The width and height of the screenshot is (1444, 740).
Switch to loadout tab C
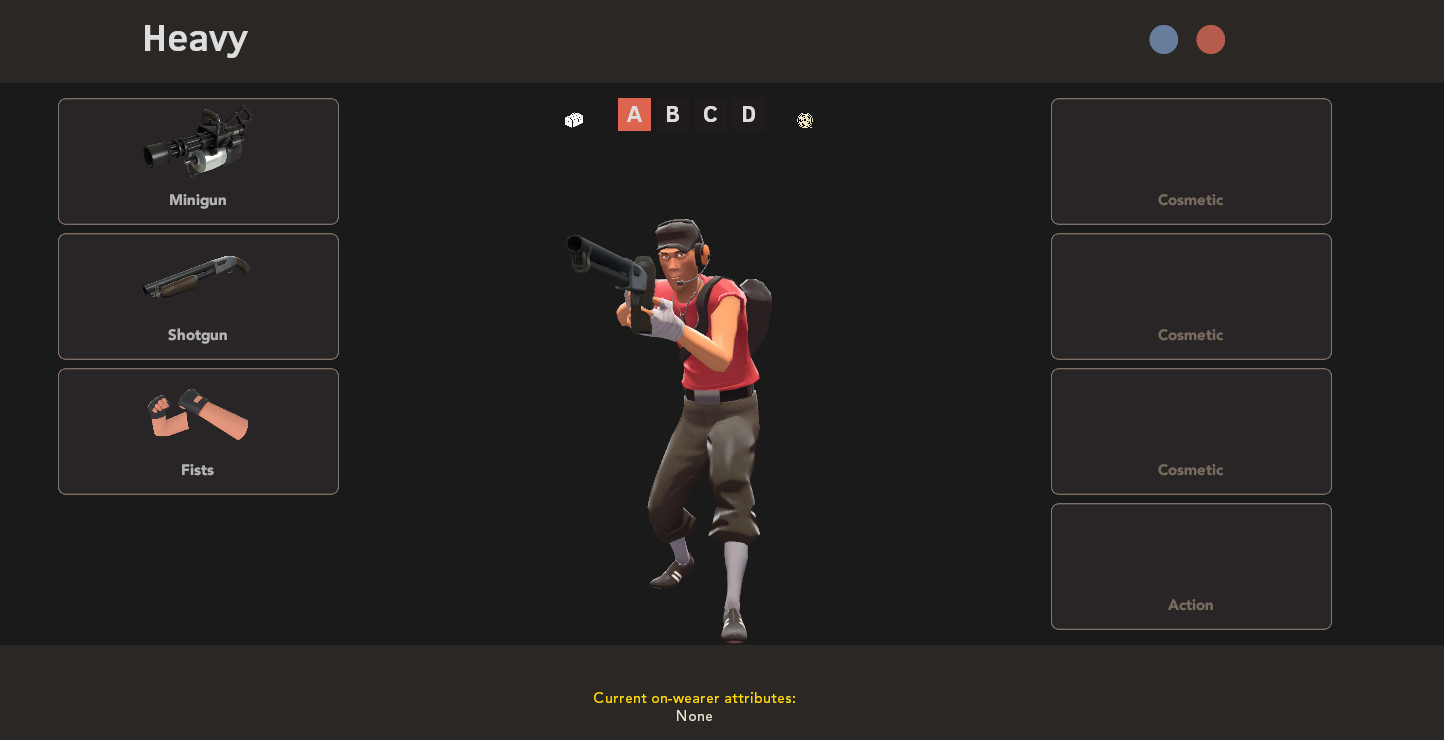[710, 114]
